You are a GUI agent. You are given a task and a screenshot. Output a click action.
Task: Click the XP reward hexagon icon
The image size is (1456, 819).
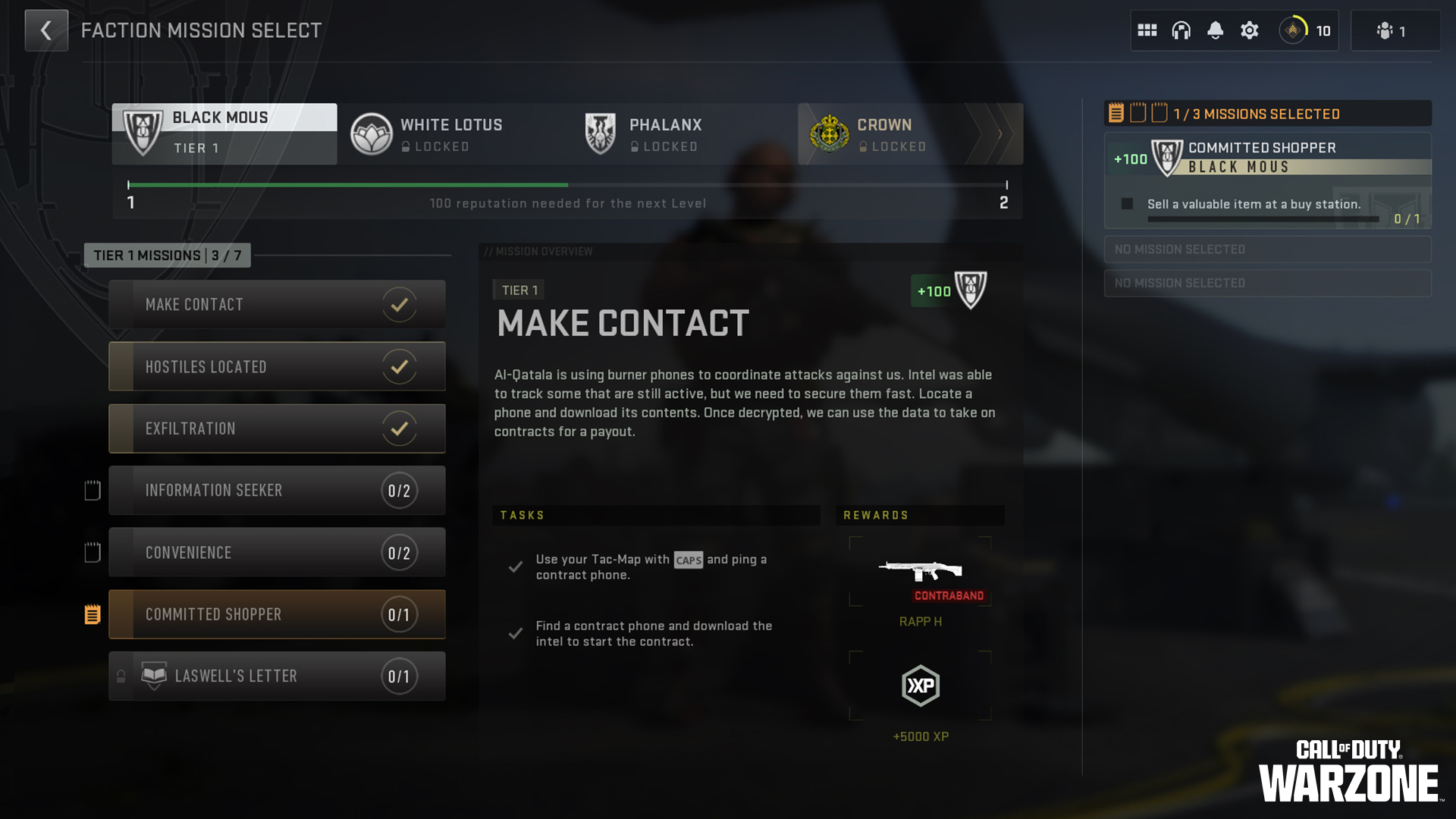(920, 686)
